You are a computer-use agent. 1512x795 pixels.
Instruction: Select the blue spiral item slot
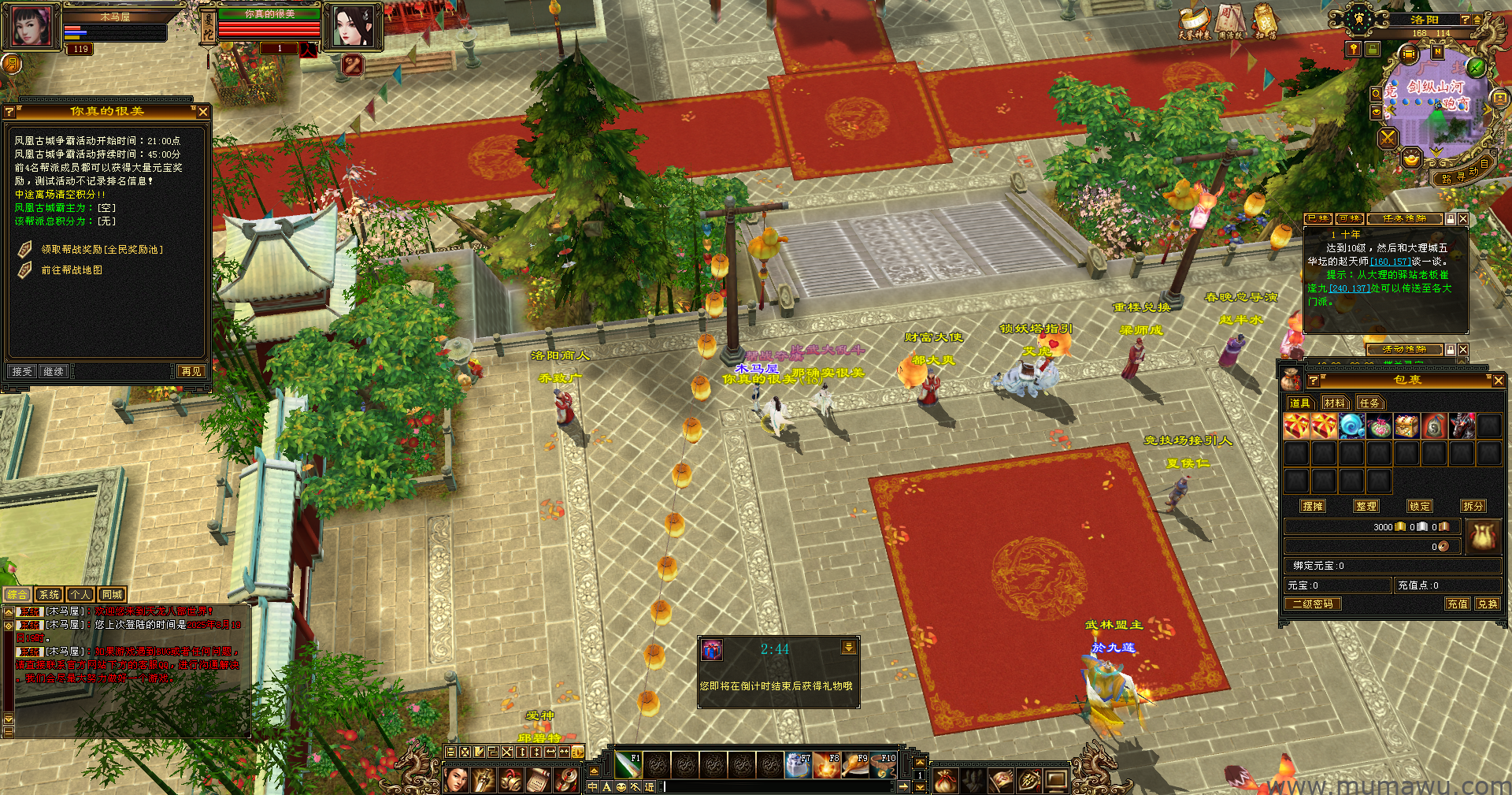[x=1351, y=426]
